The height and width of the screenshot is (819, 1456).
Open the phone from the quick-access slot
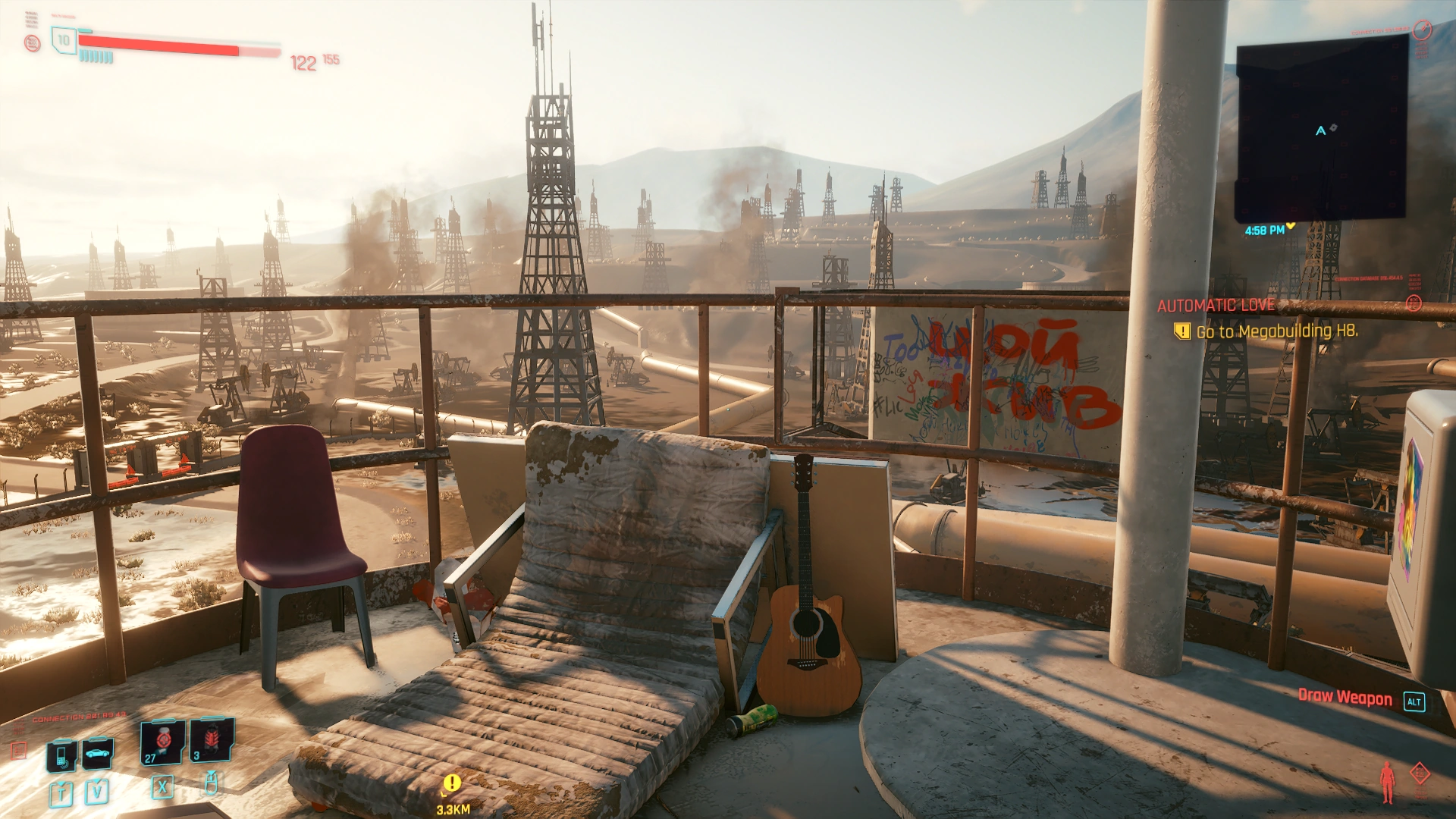click(61, 755)
